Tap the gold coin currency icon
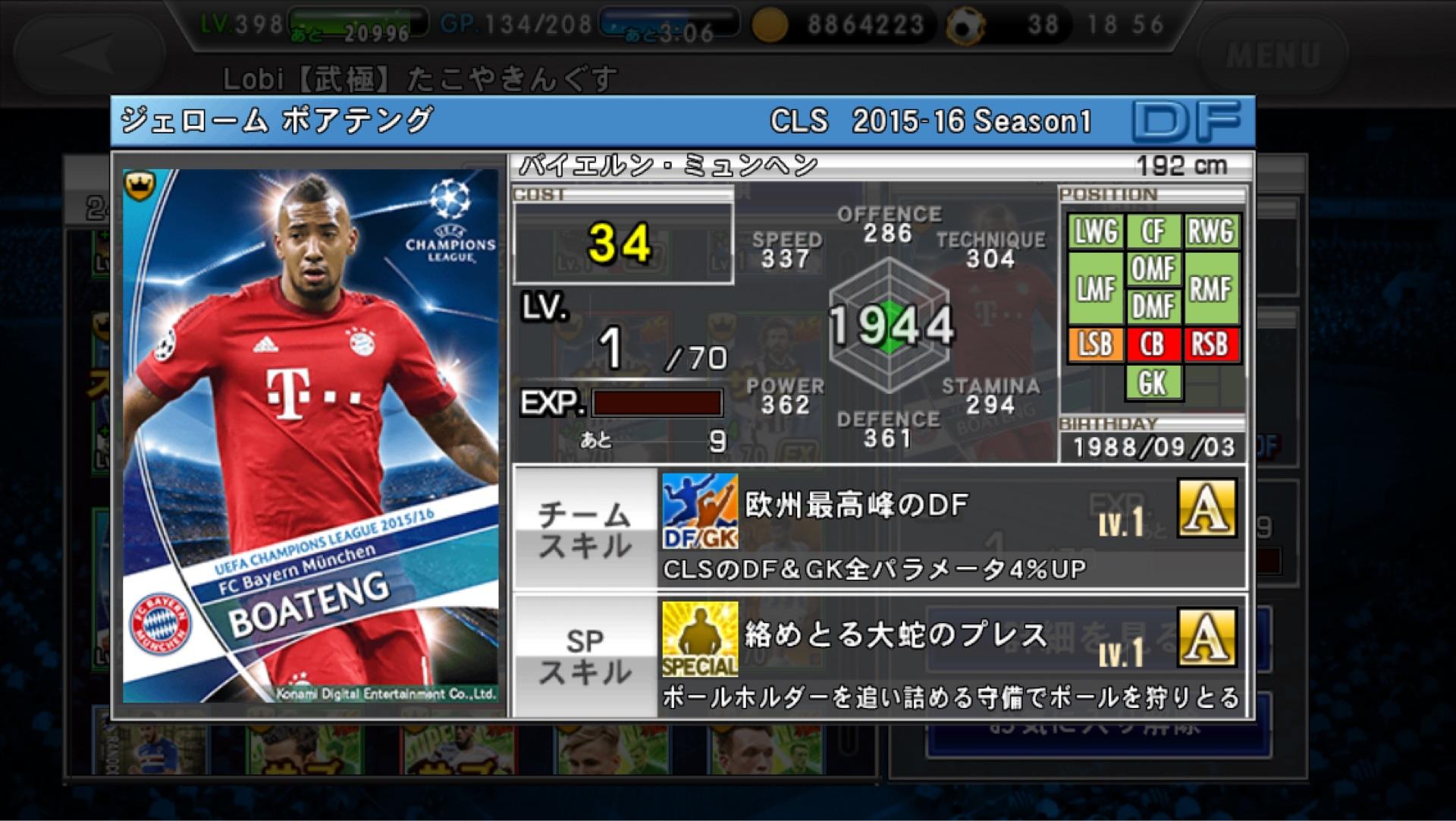 point(769,26)
